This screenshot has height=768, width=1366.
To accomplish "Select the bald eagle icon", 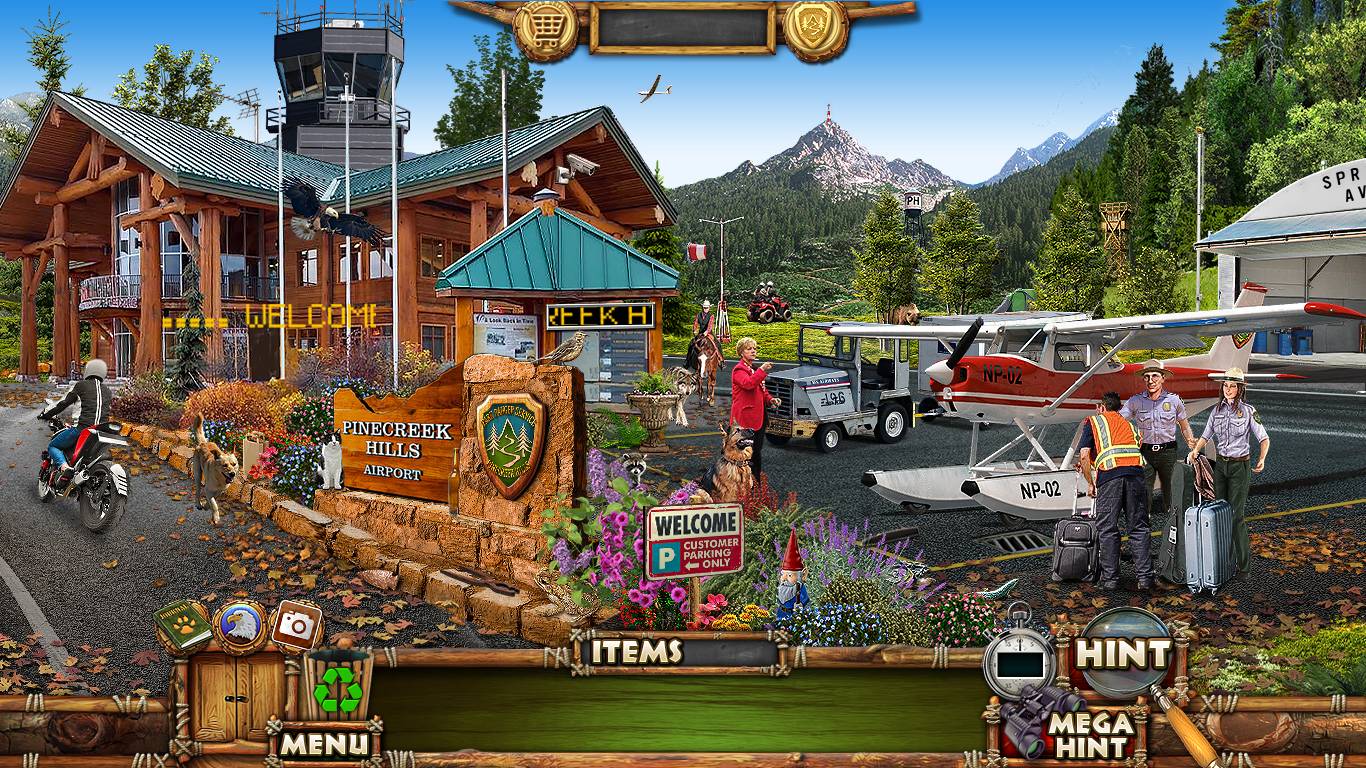I will [240, 626].
